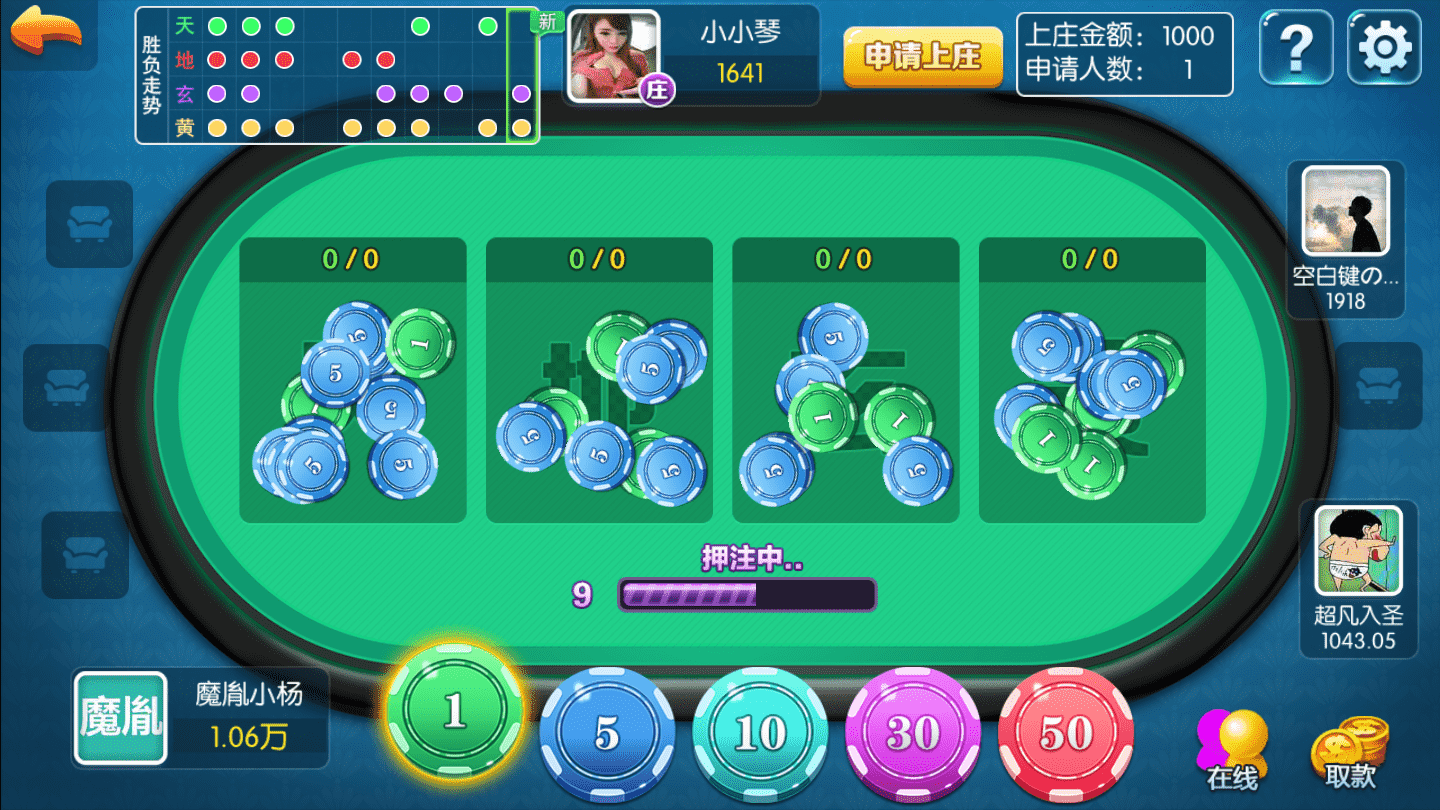
Task: Open the 取款 withdraw coins button
Action: click(x=1350, y=752)
